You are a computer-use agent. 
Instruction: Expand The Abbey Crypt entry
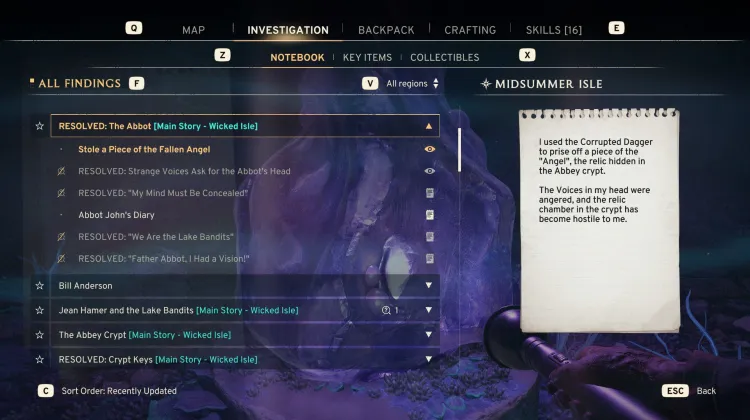429,335
